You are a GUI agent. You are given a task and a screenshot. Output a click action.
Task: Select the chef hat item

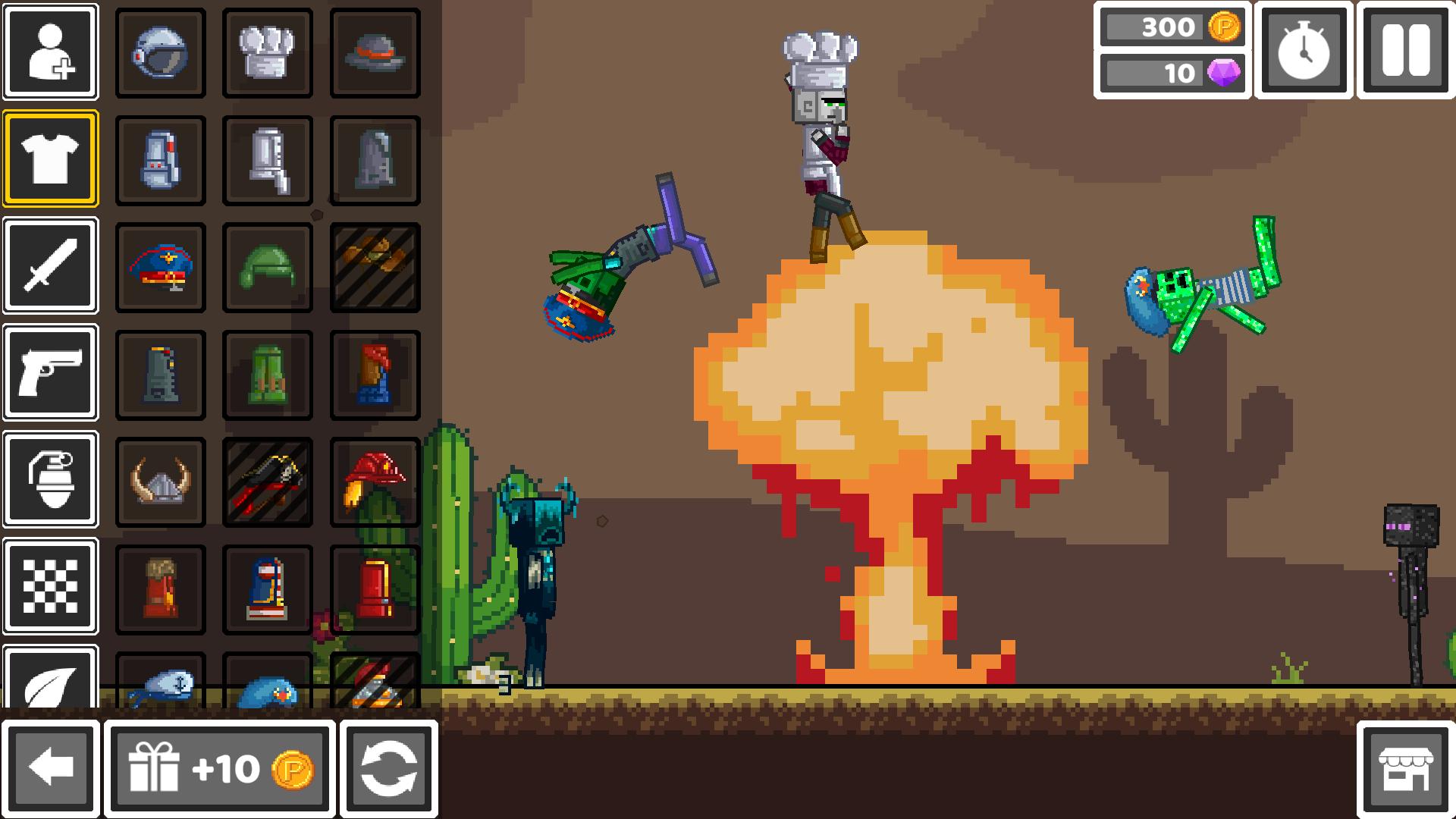point(267,52)
